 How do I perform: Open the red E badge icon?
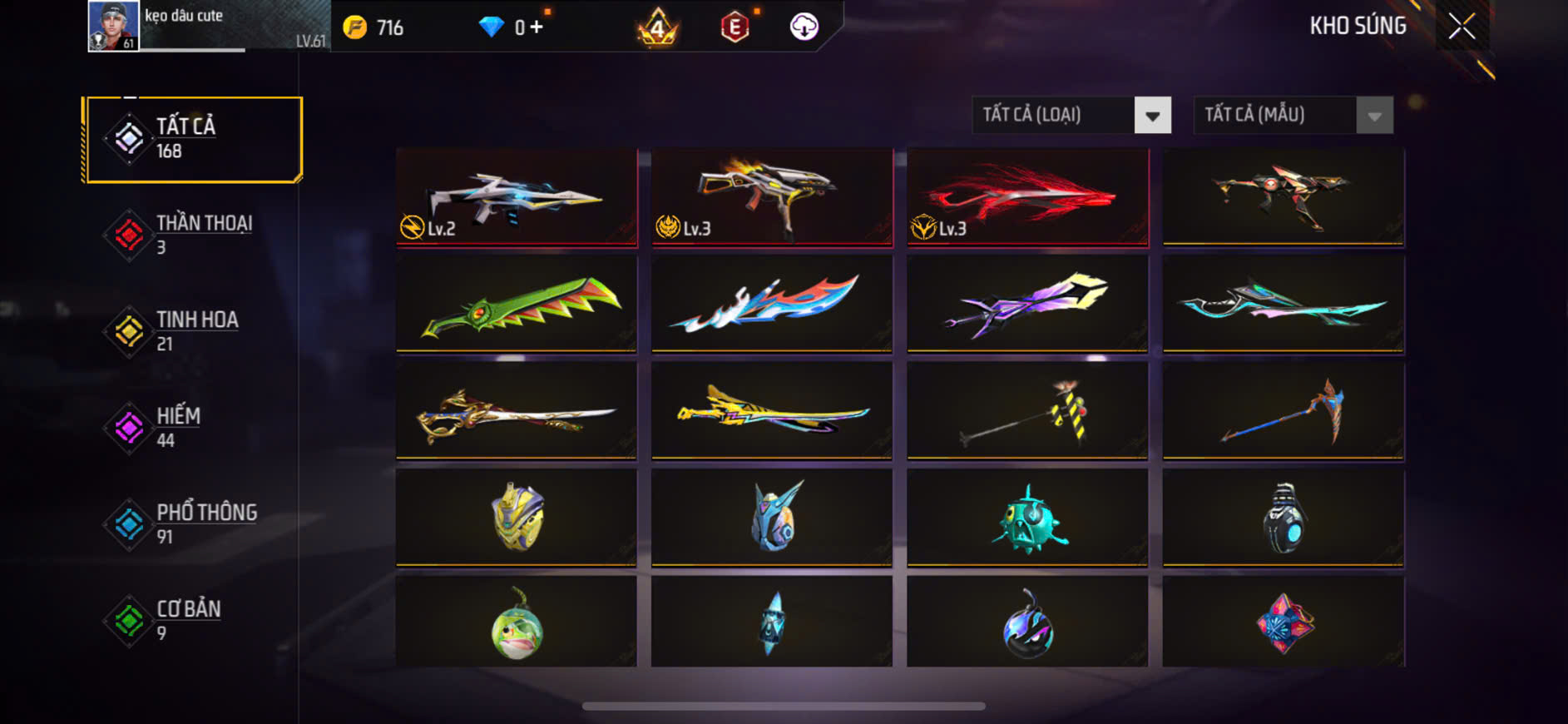tap(735, 27)
